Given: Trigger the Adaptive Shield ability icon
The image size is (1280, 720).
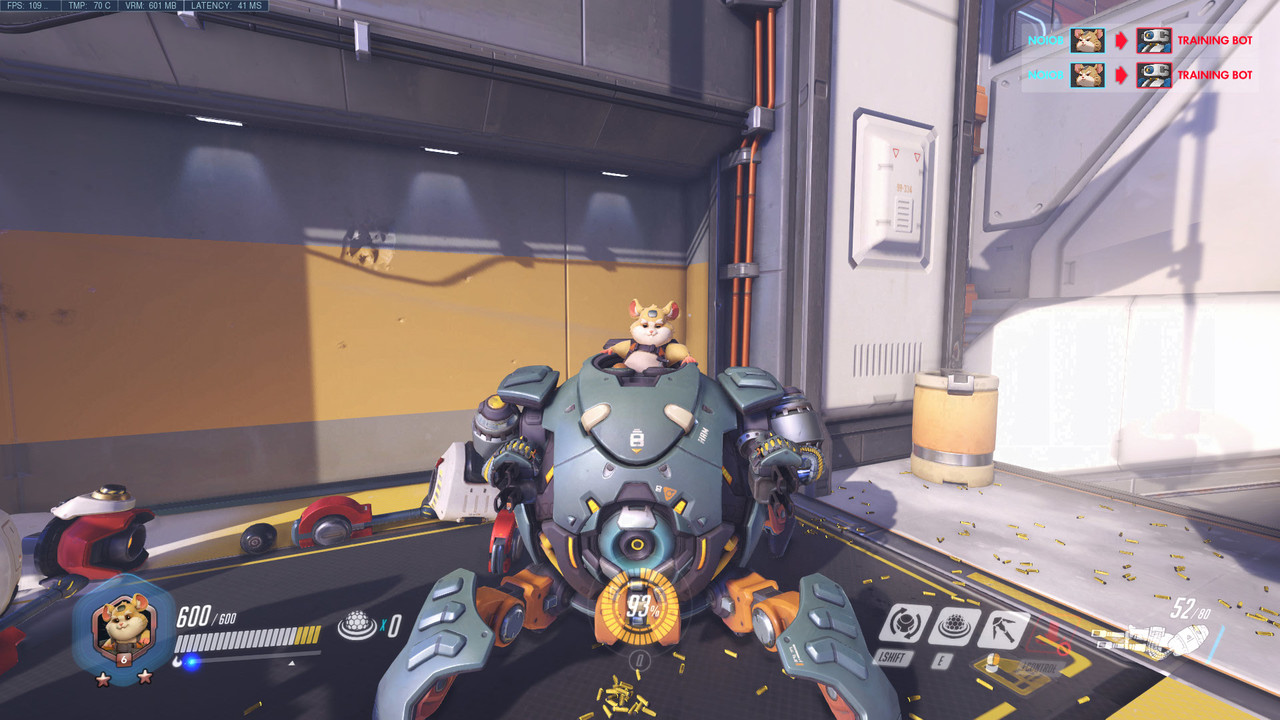Looking at the screenshot, I should pos(952,626).
